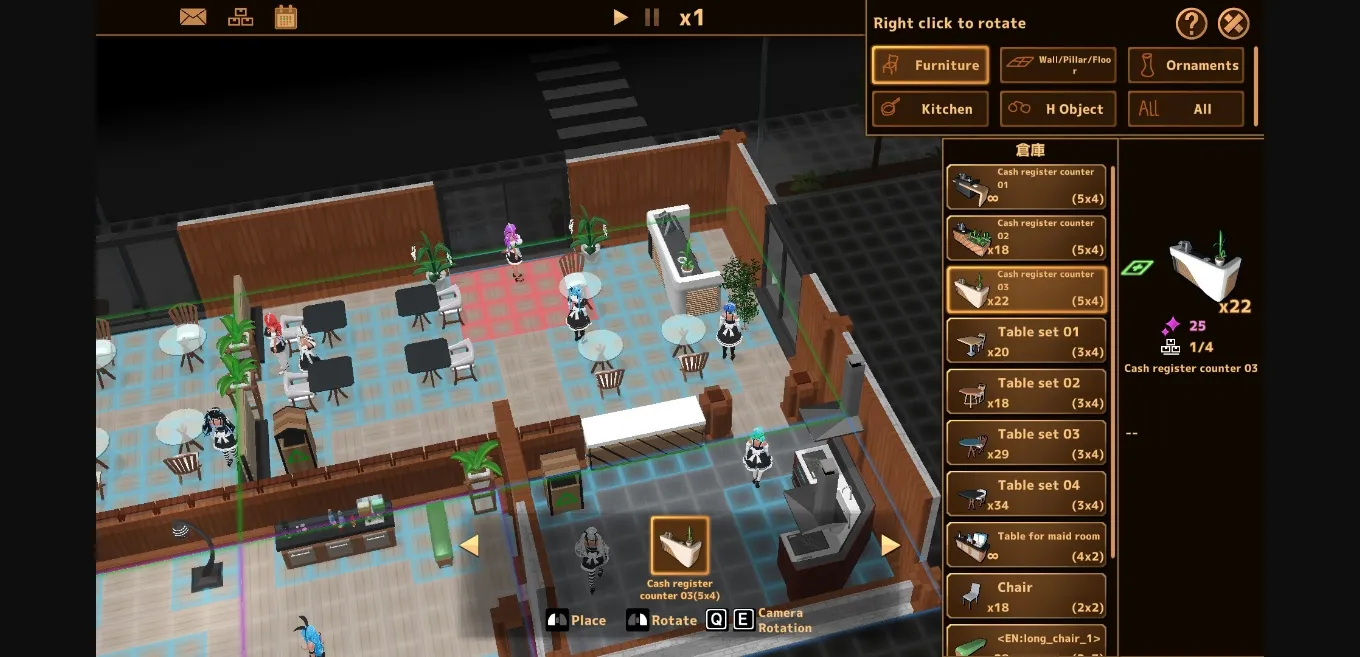
Task: Select the Furniture category
Action: [x=930, y=65]
